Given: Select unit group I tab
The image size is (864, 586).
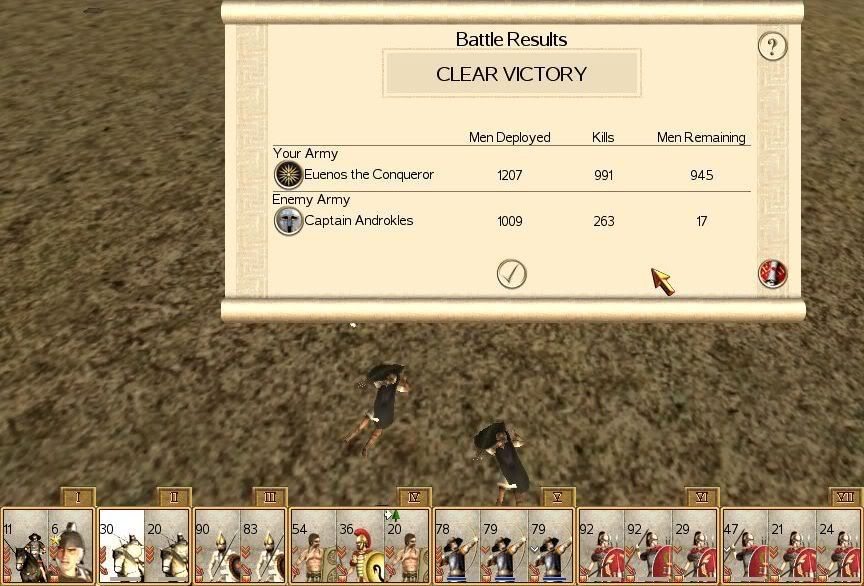Looking at the screenshot, I should click(77, 497).
